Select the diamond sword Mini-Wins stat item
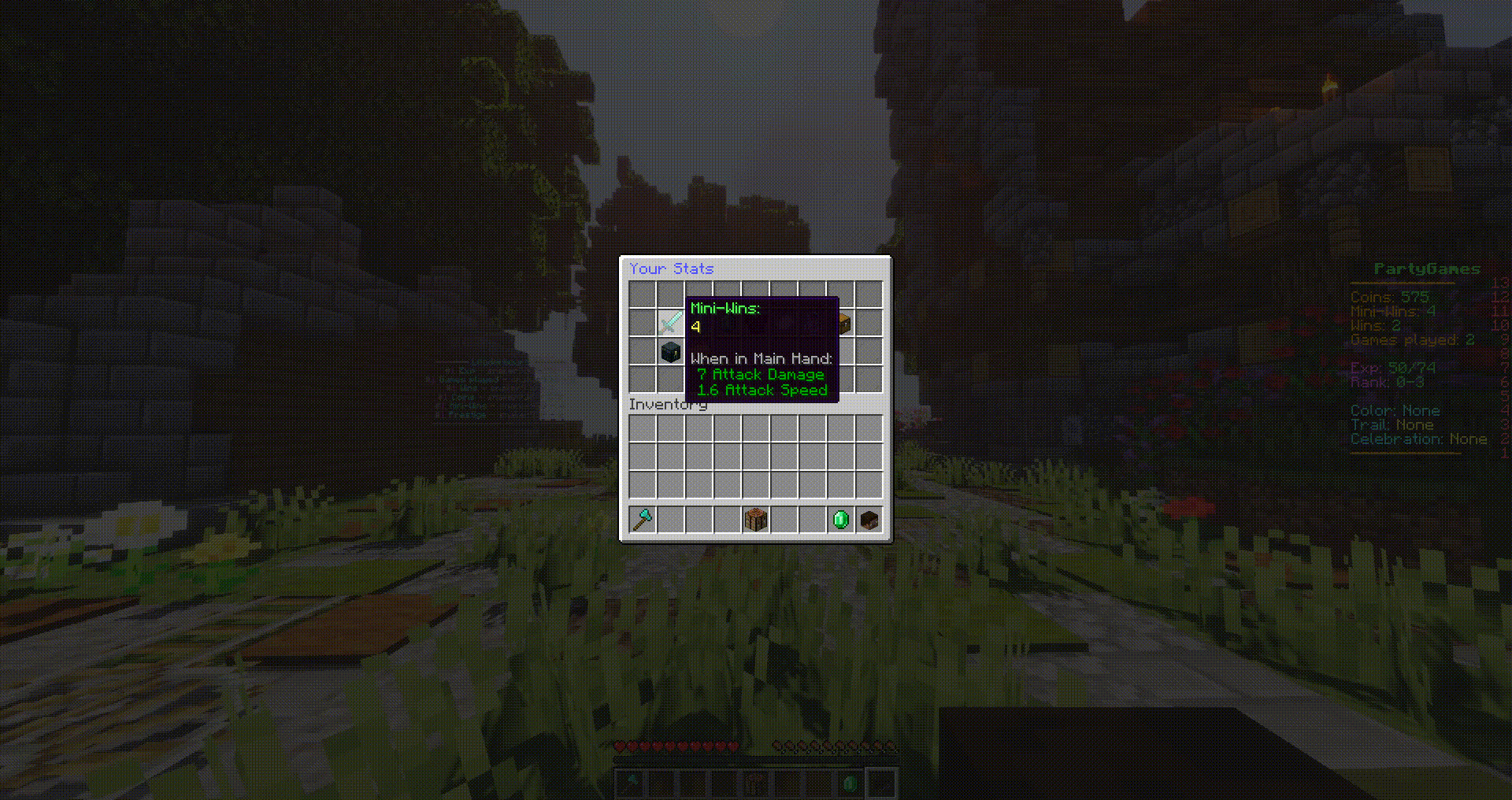The width and height of the screenshot is (1512, 800). (670, 322)
